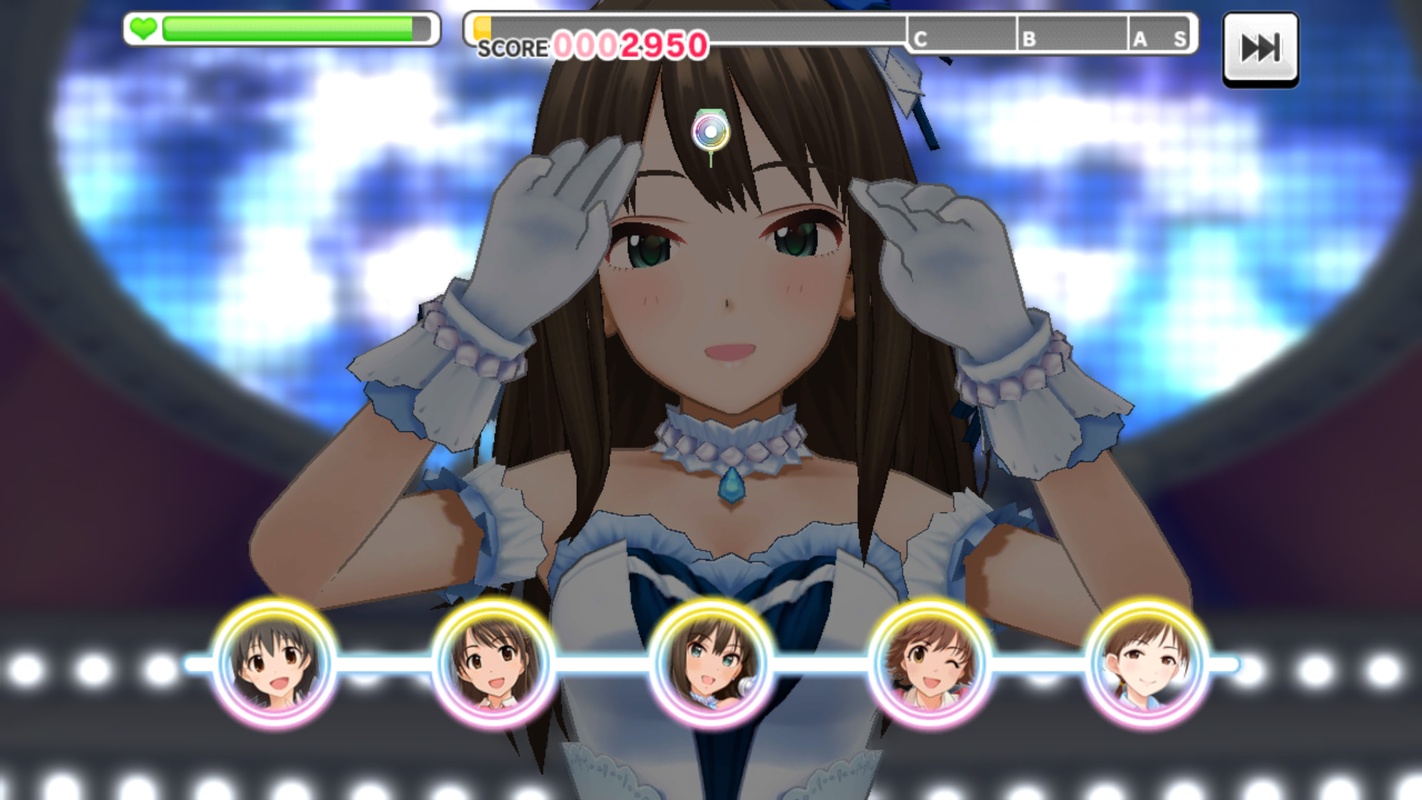
Task: Tap the winking idol's note circle
Action: [930, 663]
